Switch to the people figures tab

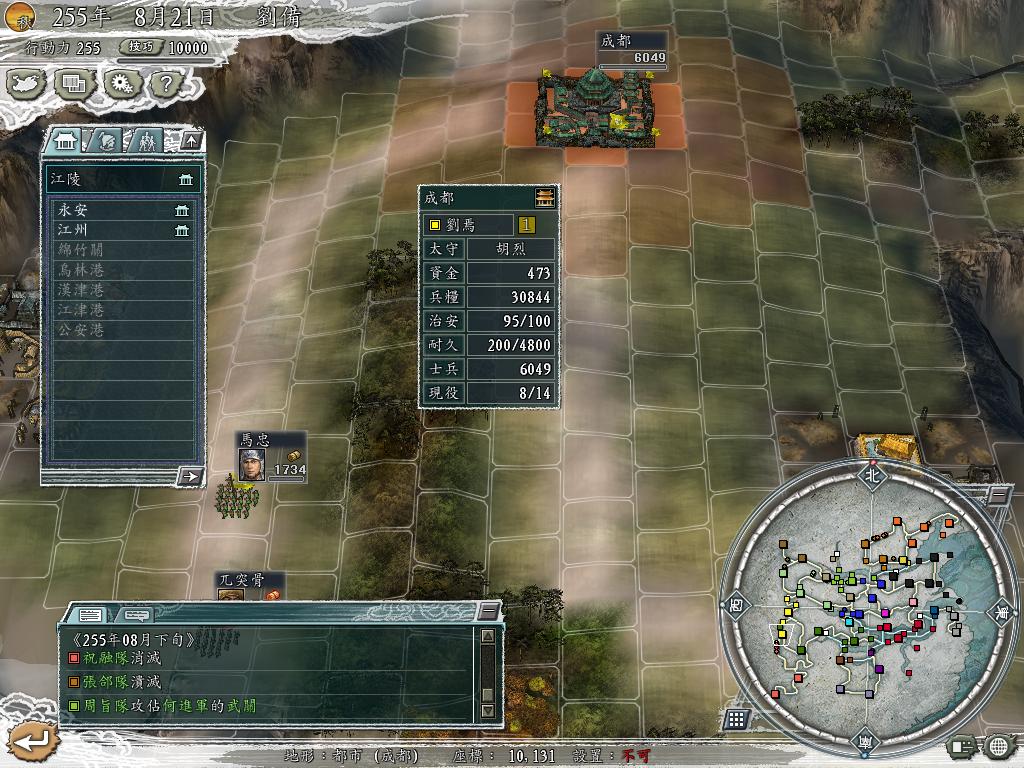pyautogui.click(x=146, y=140)
